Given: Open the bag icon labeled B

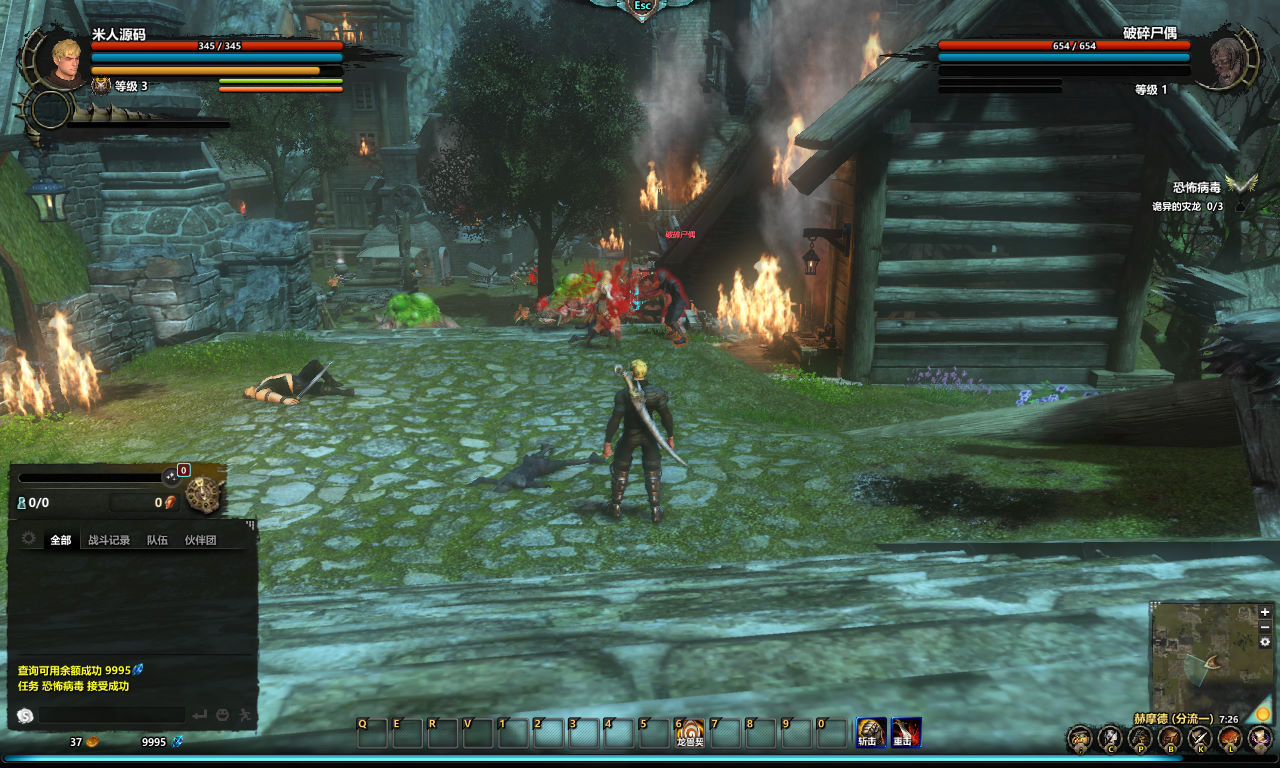Looking at the screenshot, I should pyautogui.click(x=1170, y=739).
